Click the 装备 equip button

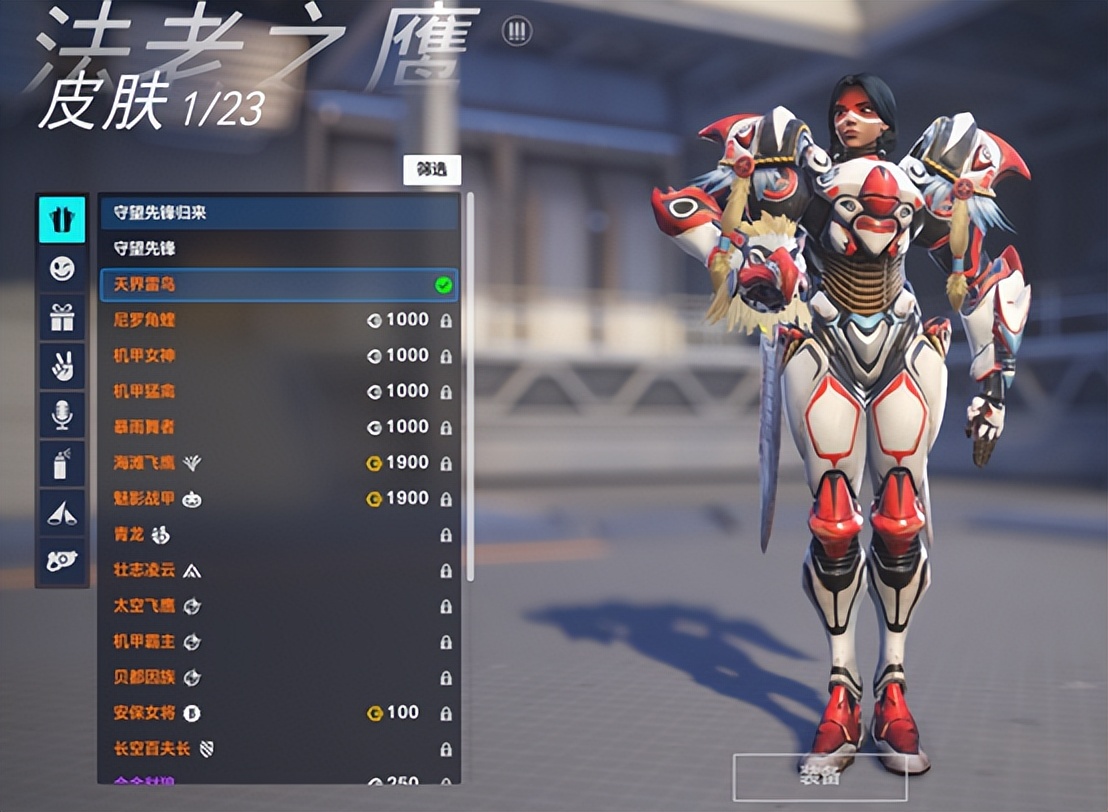coord(820,774)
